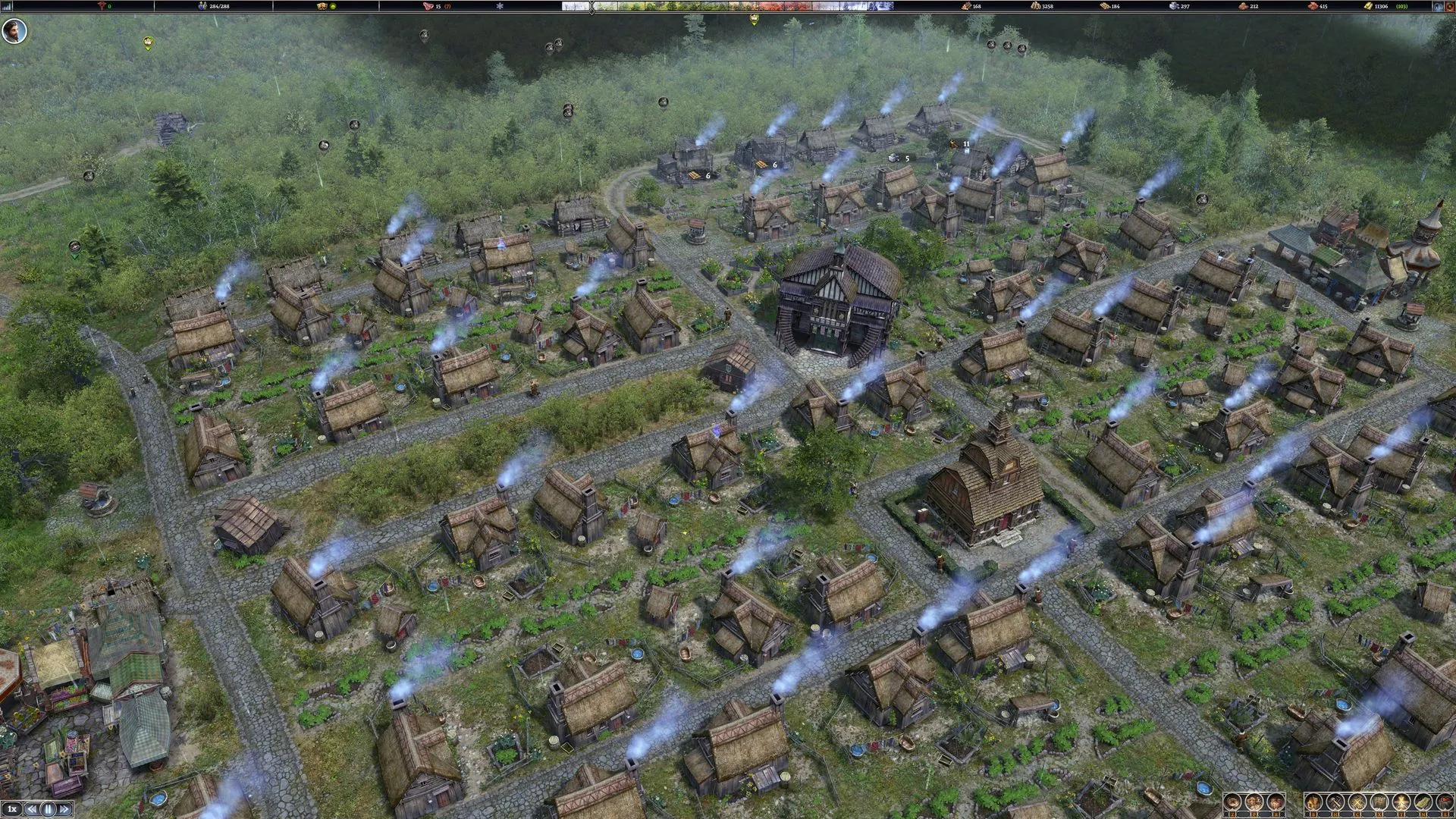Viewport: 1456px width, 819px height.
Task: Slow down game speed with rewind arrows
Action: 31,808
